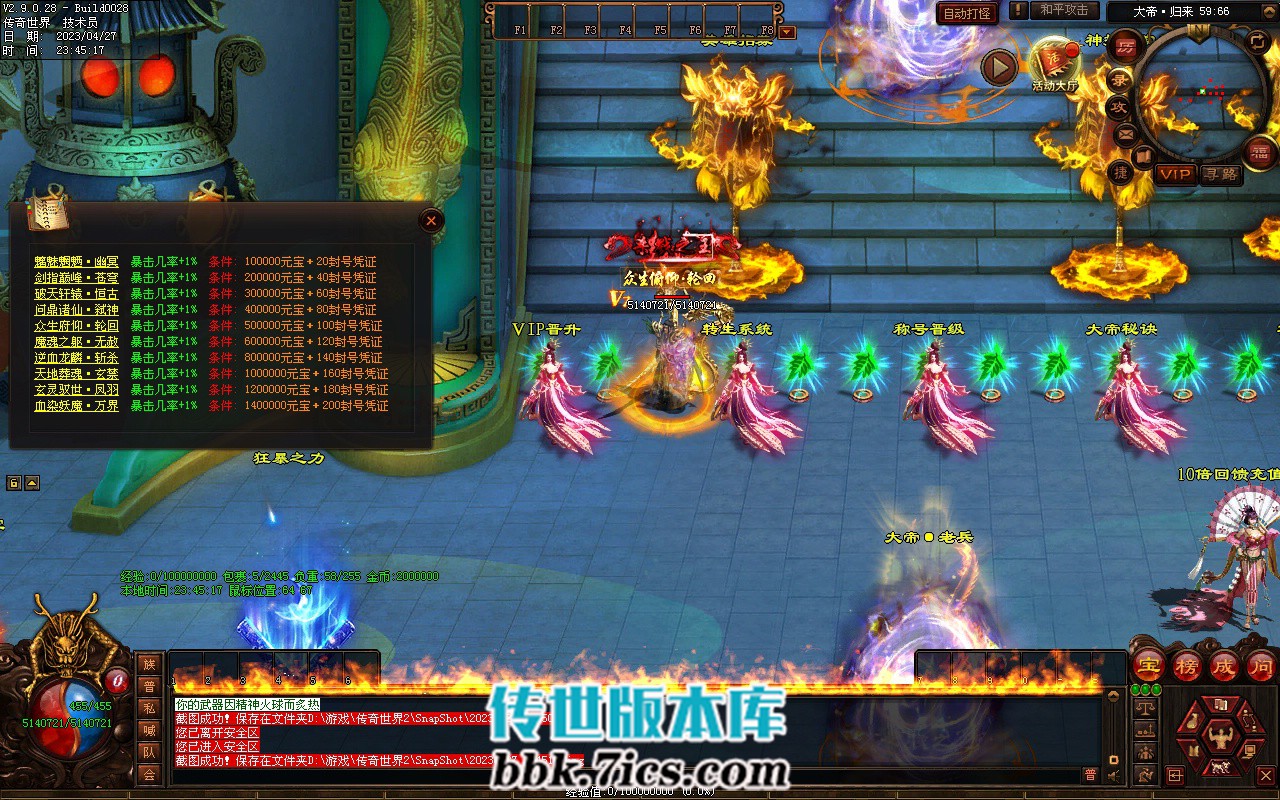Open the 宝 treasure shop orb
The height and width of the screenshot is (800, 1280).
point(1149,666)
